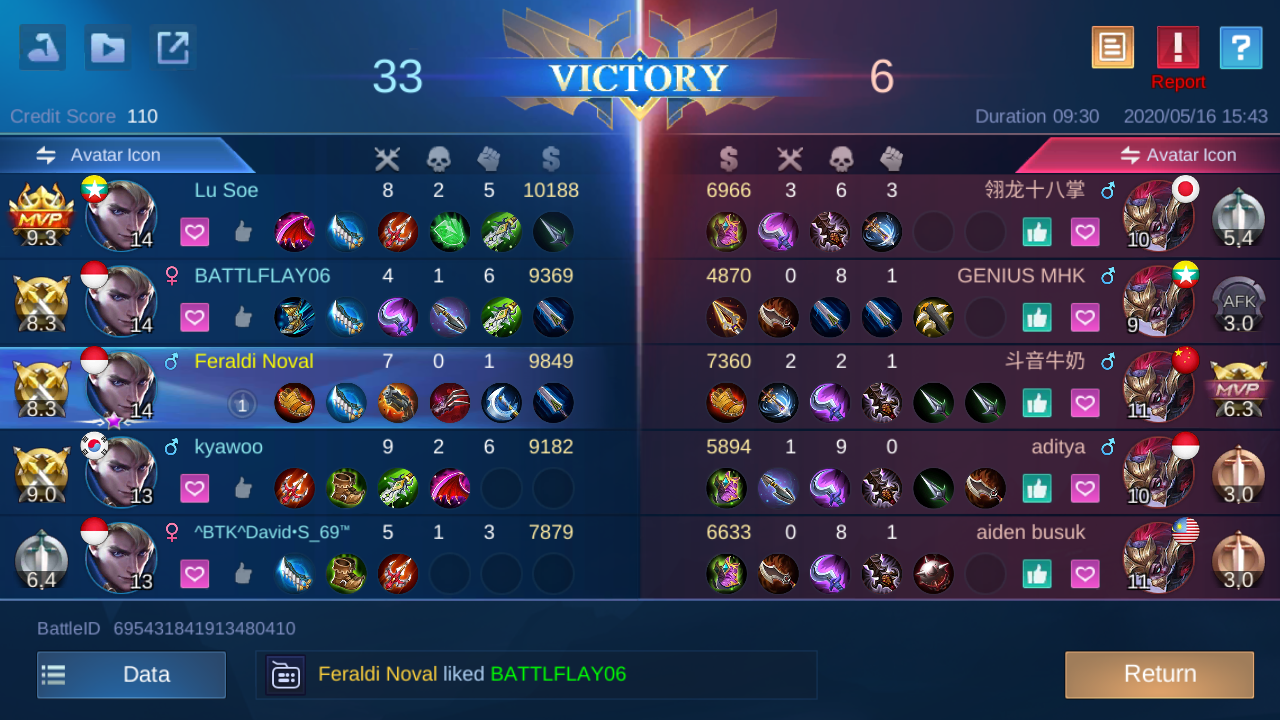Open the help question mark button
The height and width of the screenshot is (720, 1280).
click(x=1240, y=48)
